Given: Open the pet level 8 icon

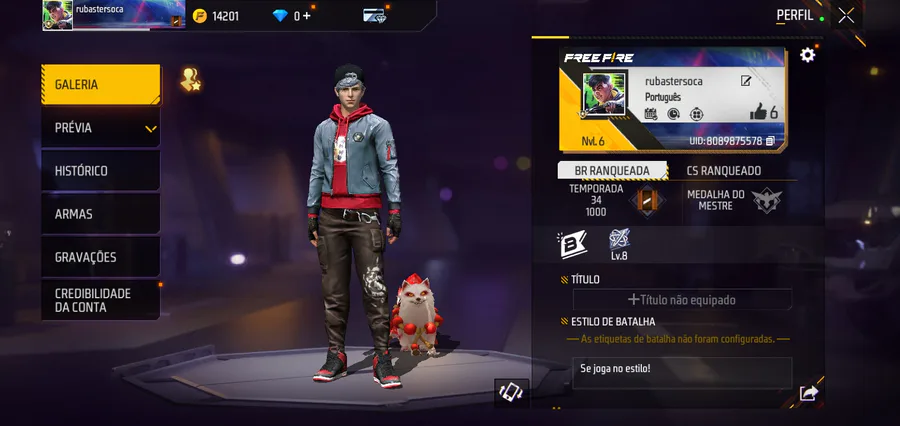Looking at the screenshot, I should 618,244.
